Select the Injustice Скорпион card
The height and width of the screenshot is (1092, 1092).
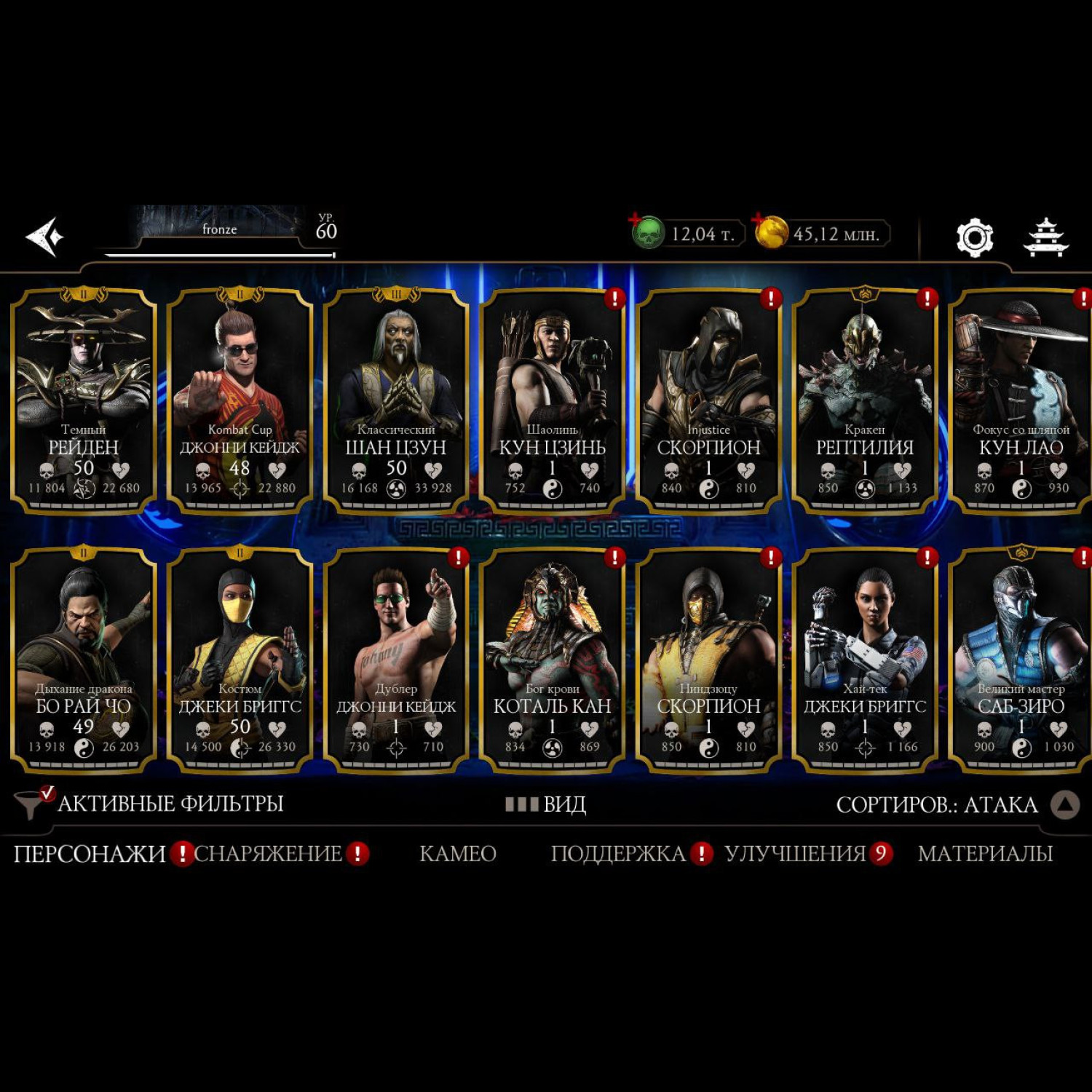(x=708, y=400)
